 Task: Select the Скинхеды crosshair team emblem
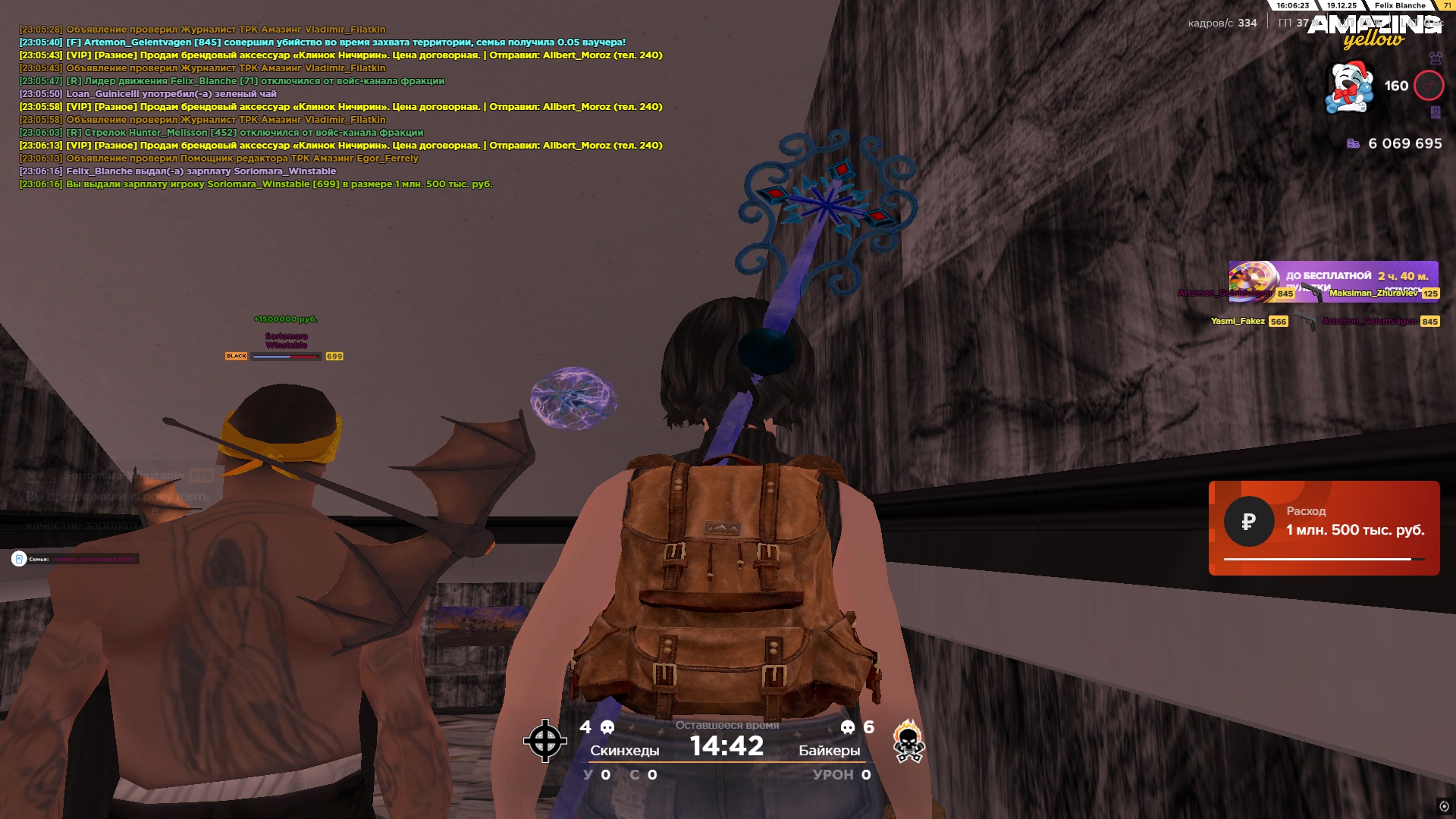click(544, 741)
